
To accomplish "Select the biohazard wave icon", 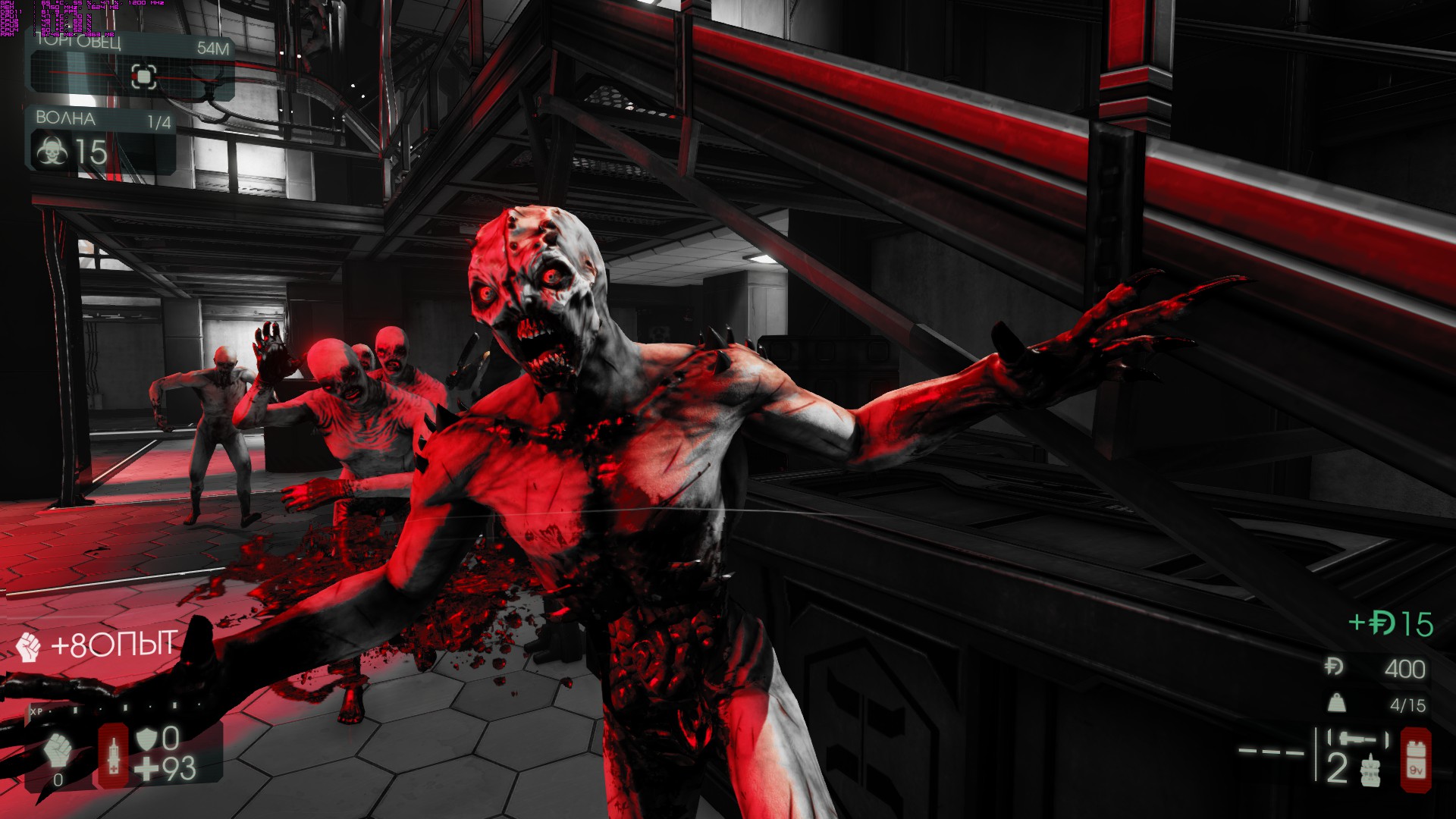I will 52,152.
